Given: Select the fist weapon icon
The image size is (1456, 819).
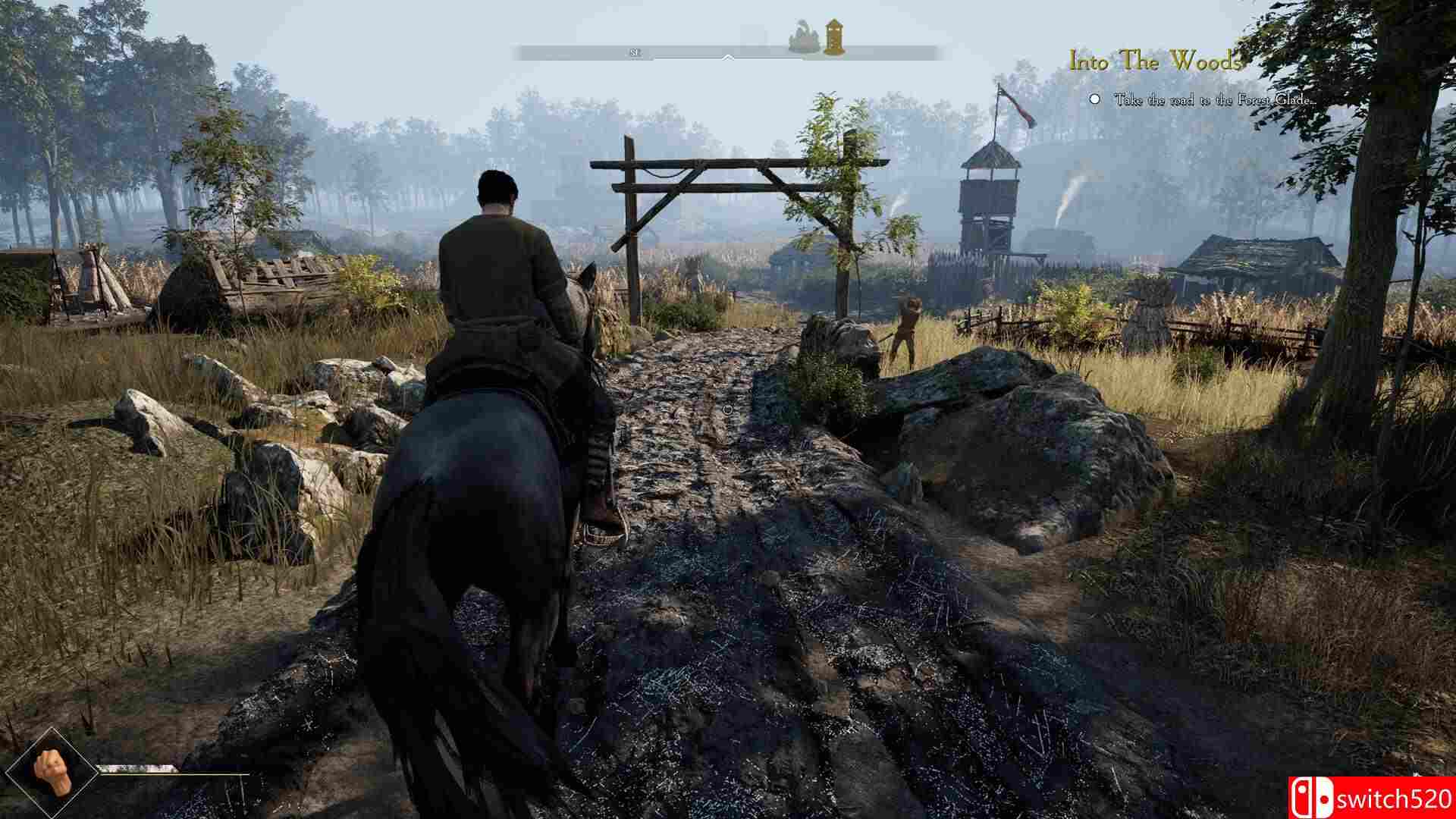Looking at the screenshot, I should click(x=52, y=773).
